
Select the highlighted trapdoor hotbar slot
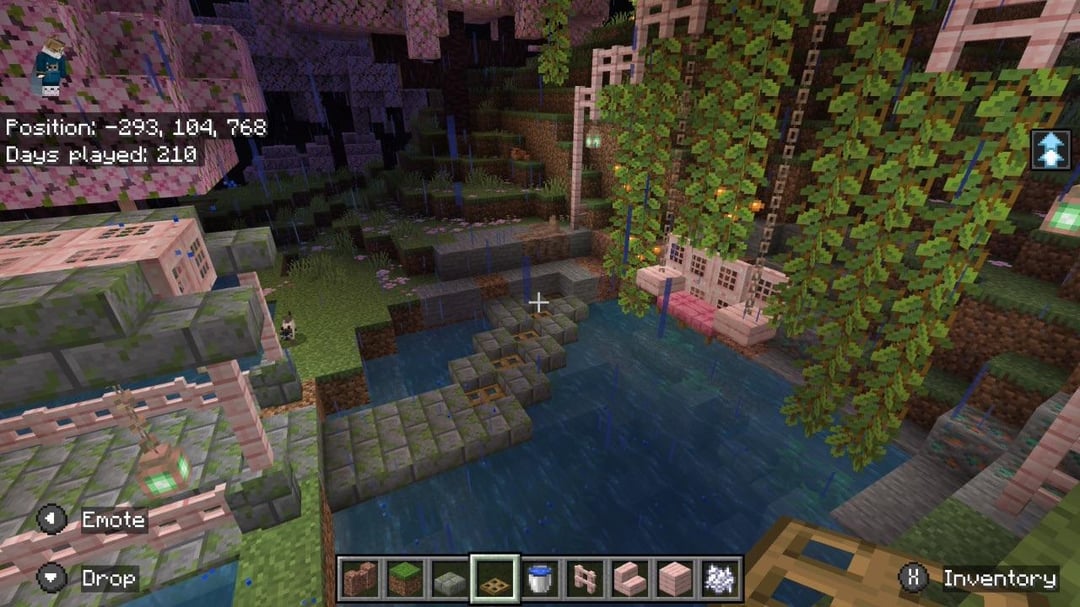(x=495, y=579)
